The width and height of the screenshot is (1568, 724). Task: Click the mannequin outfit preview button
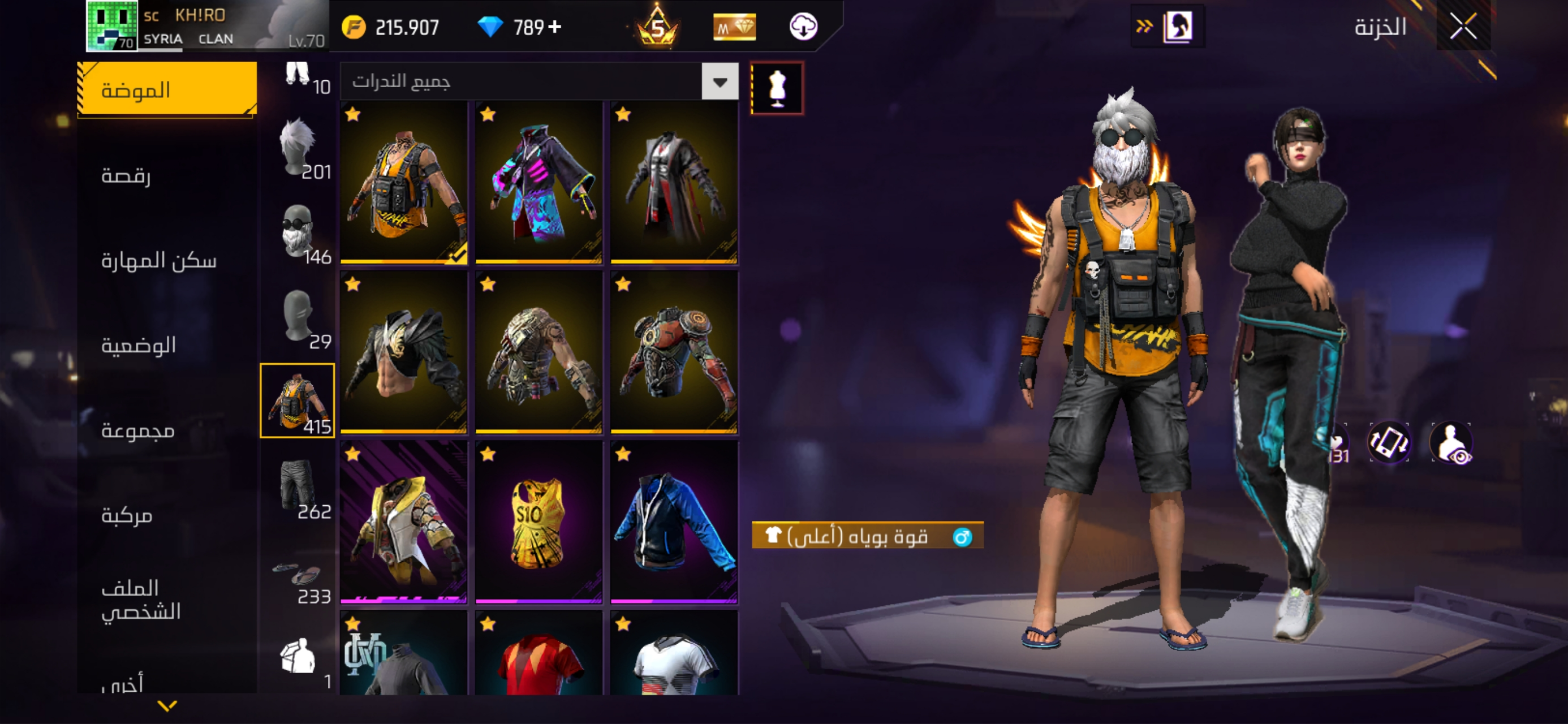tap(777, 88)
